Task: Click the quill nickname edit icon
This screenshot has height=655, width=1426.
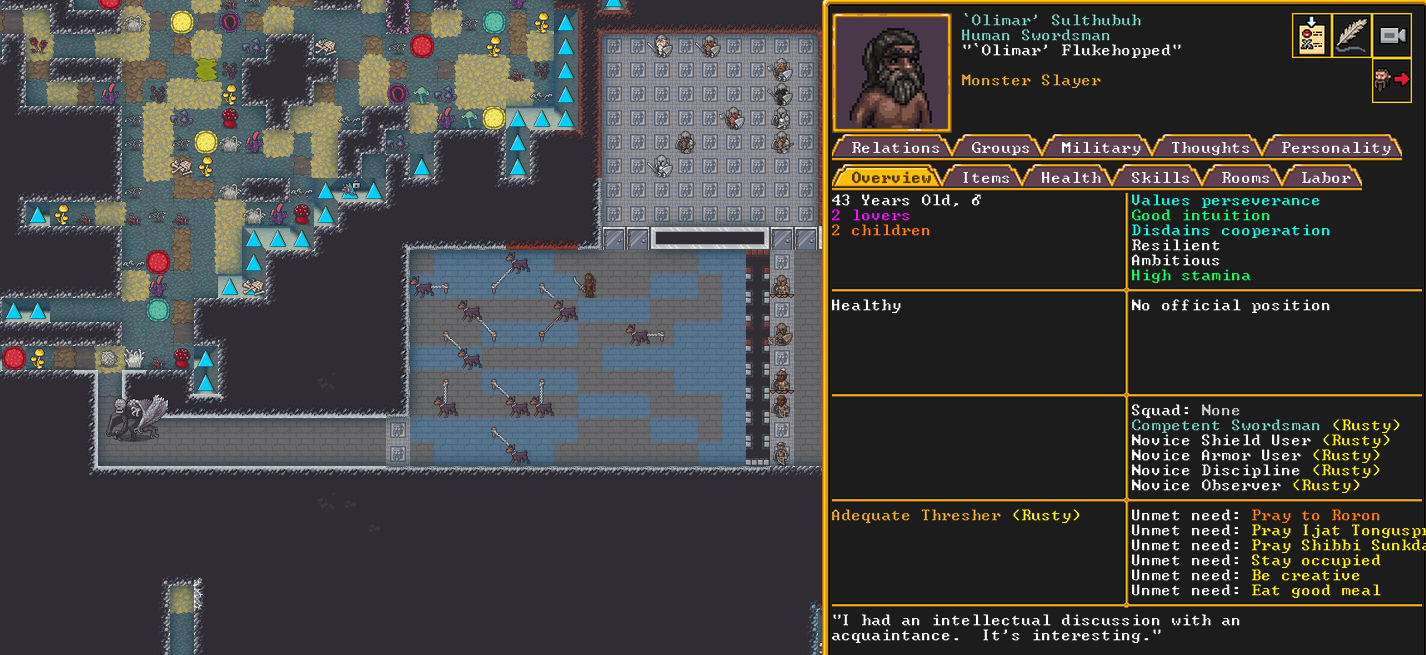Action: tap(1351, 36)
